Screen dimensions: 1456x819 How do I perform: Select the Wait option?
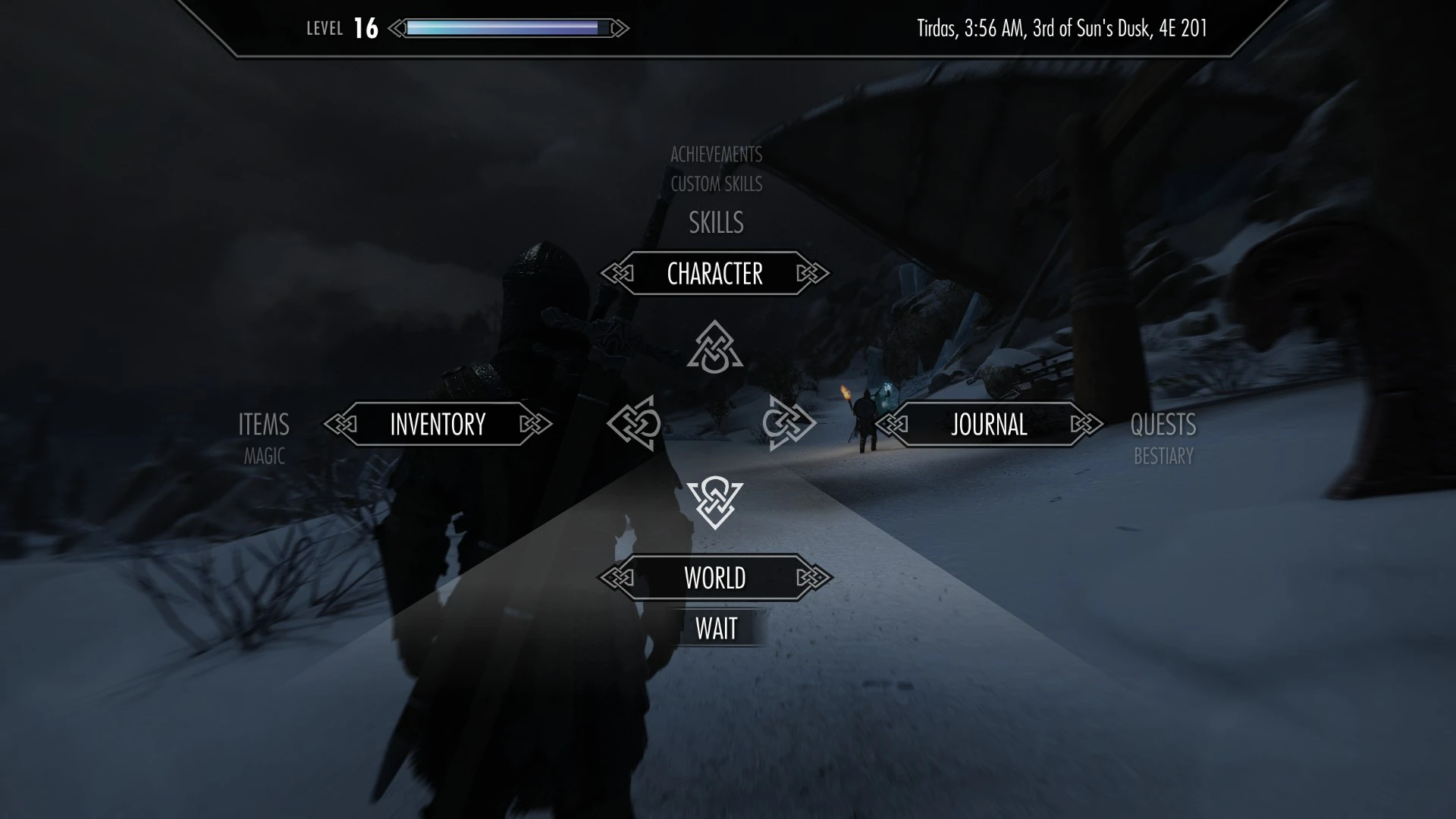(x=716, y=629)
